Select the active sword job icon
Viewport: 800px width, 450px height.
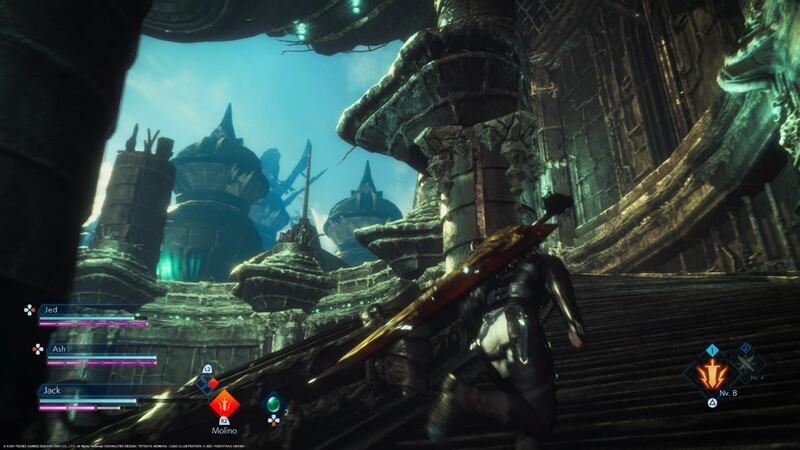(713, 376)
